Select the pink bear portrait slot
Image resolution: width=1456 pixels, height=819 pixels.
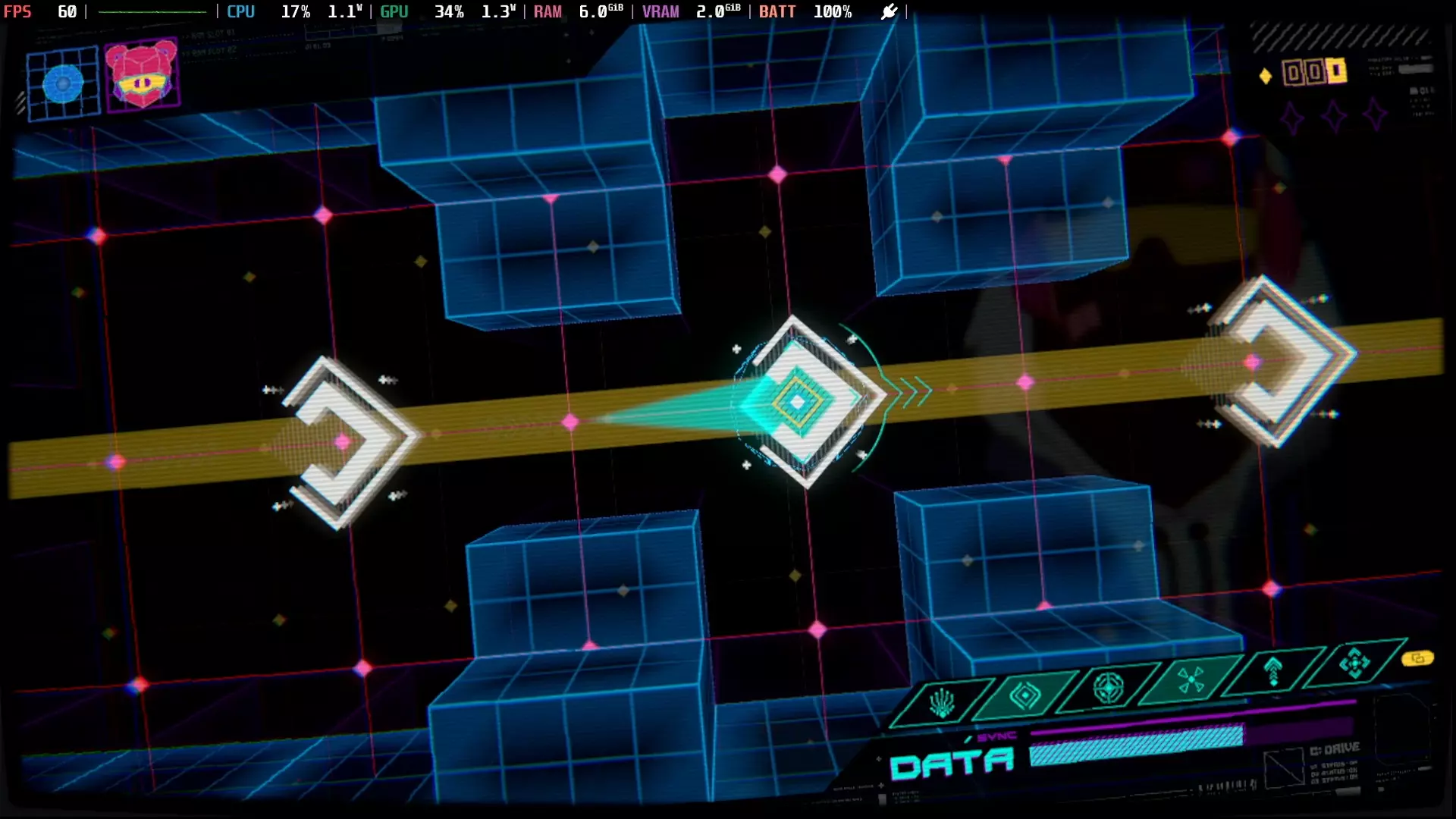pos(142,75)
